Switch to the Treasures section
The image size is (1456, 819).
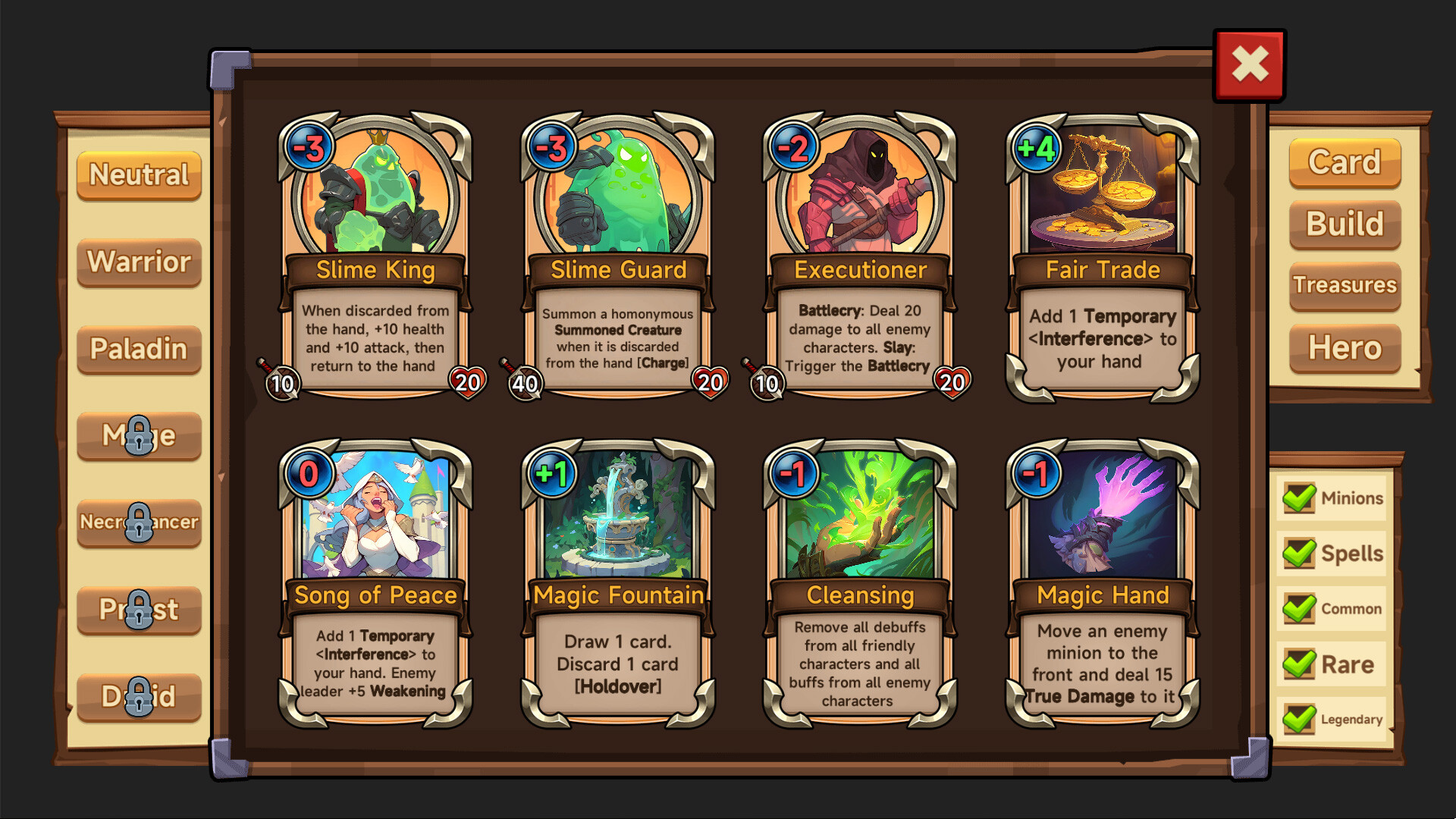[x=1344, y=286]
